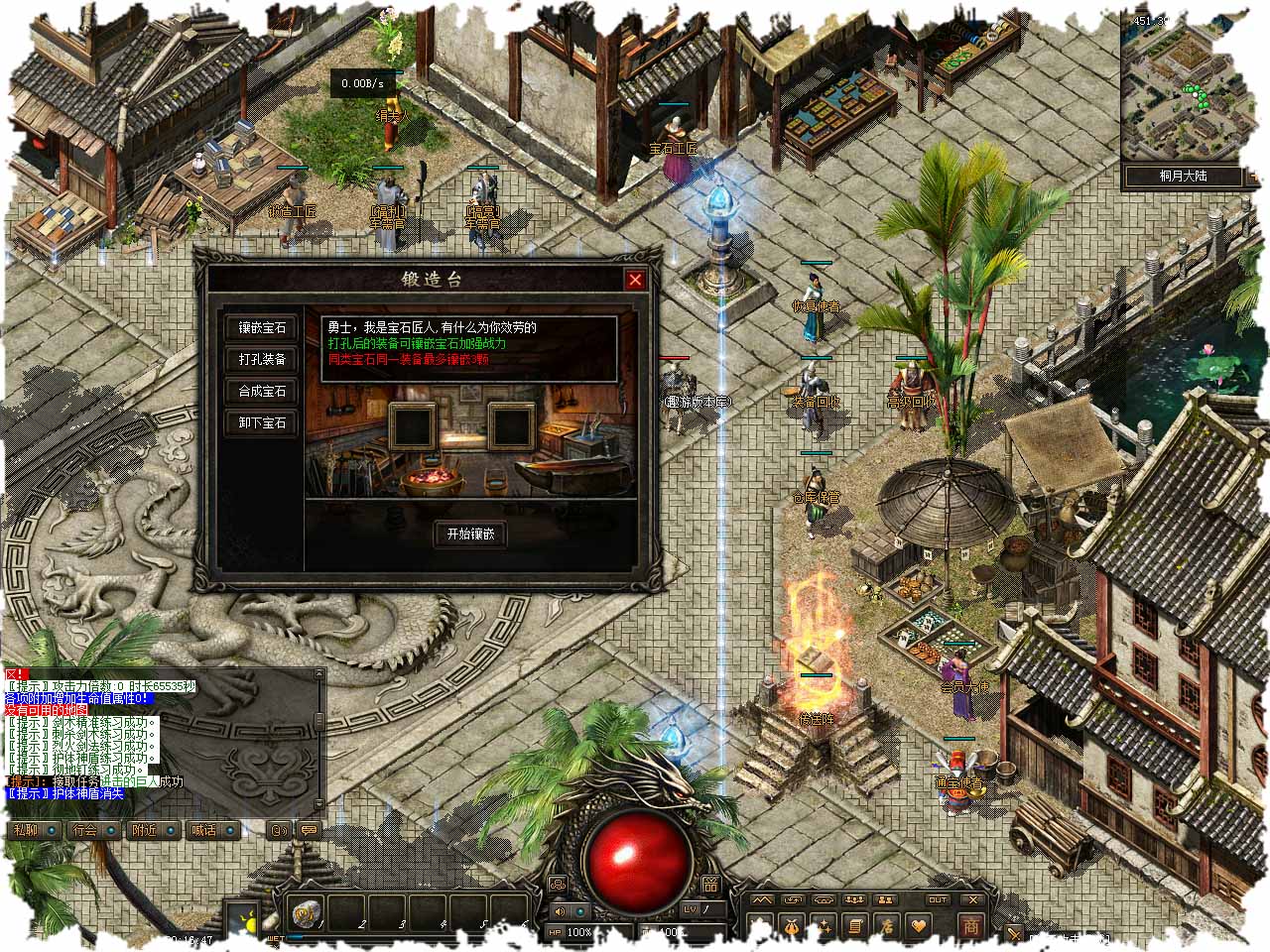The height and width of the screenshot is (952, 1270).
Task: Click the 开始镶嵌 button
Action: tap(470, 534)
